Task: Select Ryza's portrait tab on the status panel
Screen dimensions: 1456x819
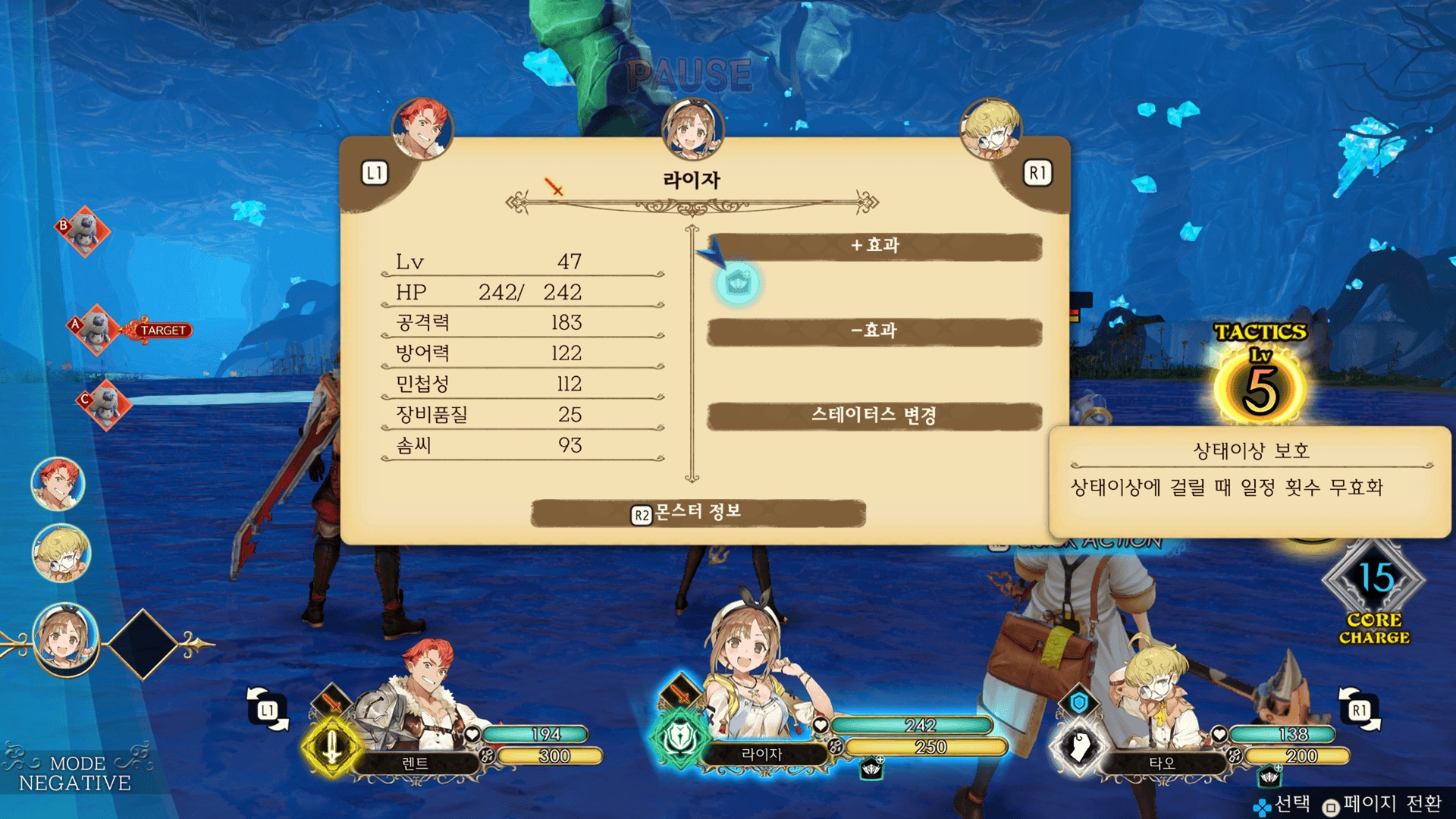Action: pyautogui.click(x=692, y=130)
